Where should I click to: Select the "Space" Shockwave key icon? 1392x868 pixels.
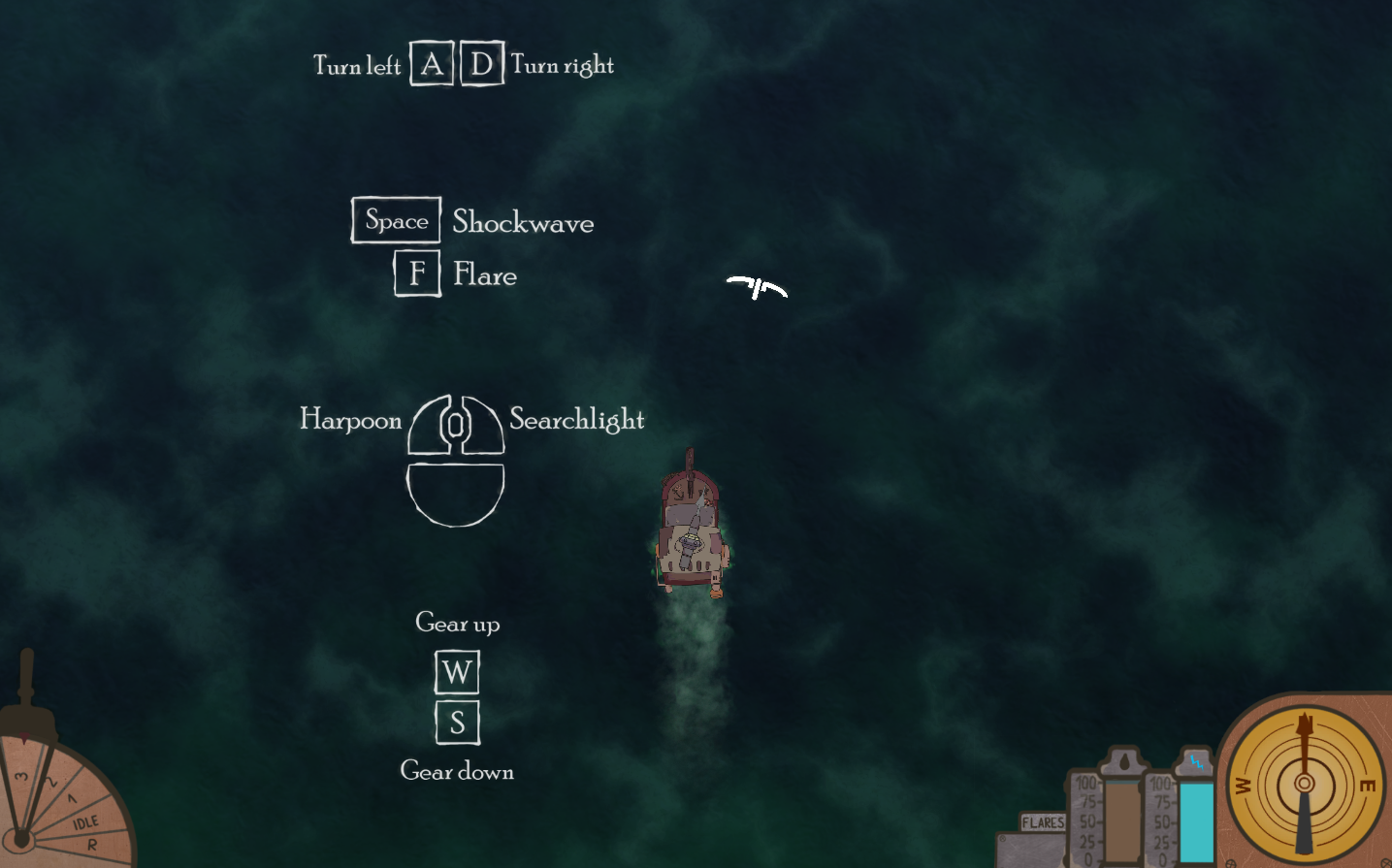click(395, 219)
